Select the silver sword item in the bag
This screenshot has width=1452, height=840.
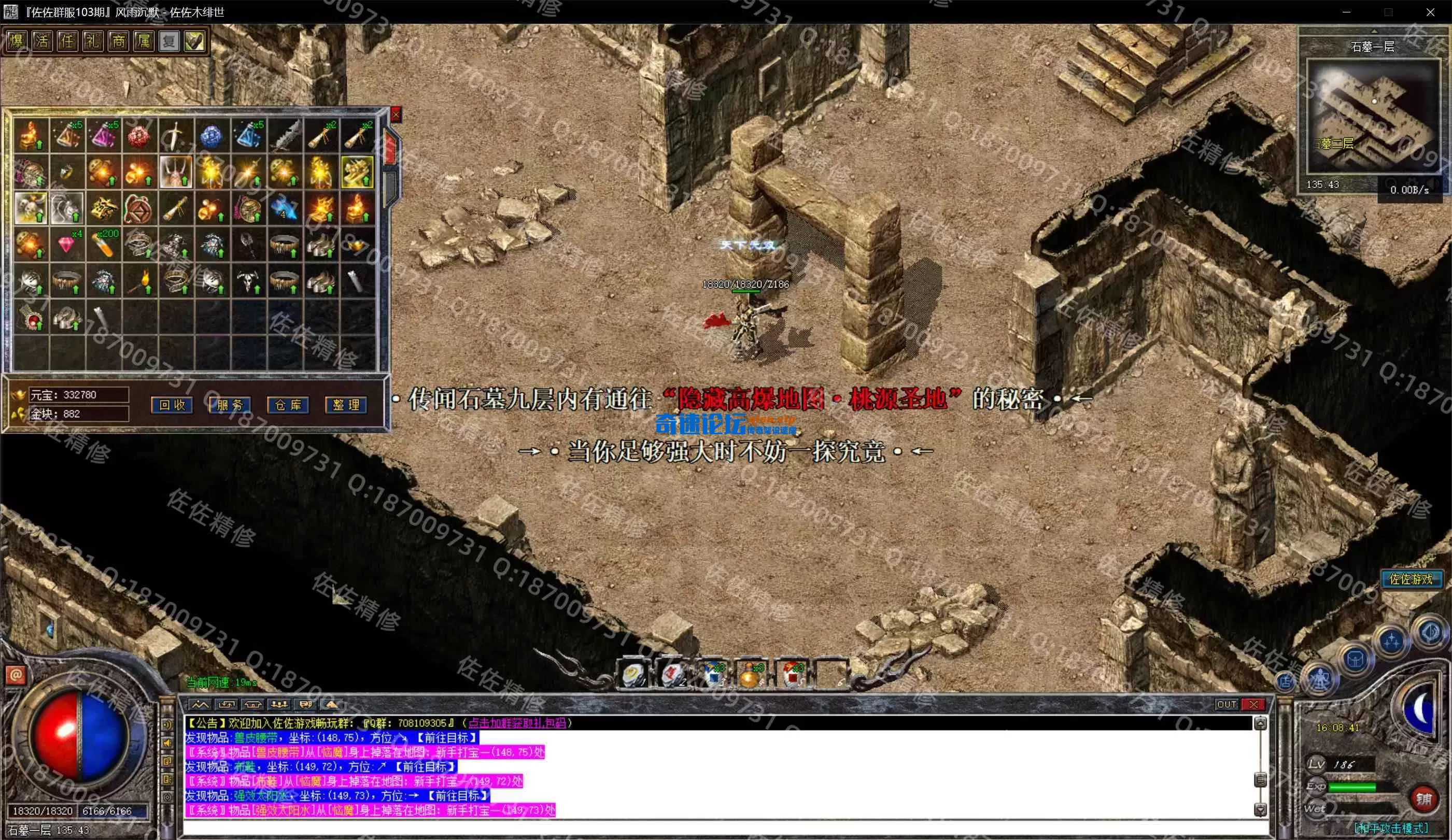[176, 135]
